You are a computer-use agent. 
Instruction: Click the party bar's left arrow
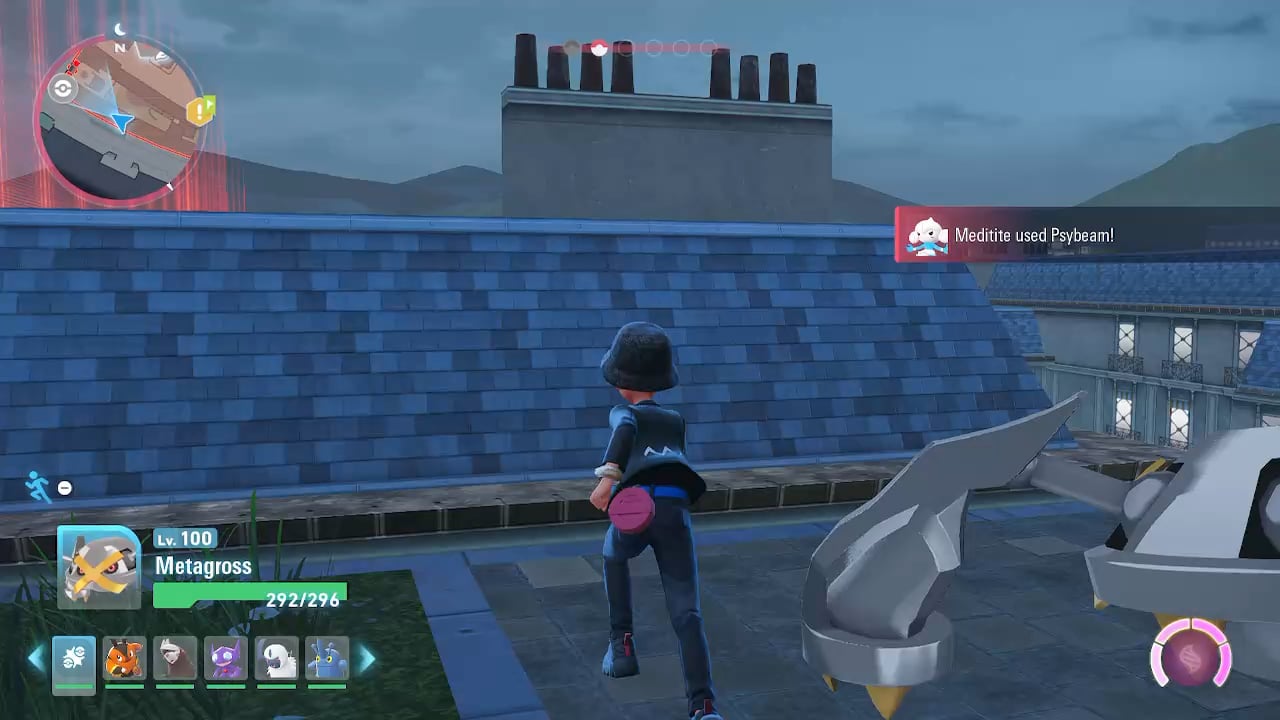point(36,659)
